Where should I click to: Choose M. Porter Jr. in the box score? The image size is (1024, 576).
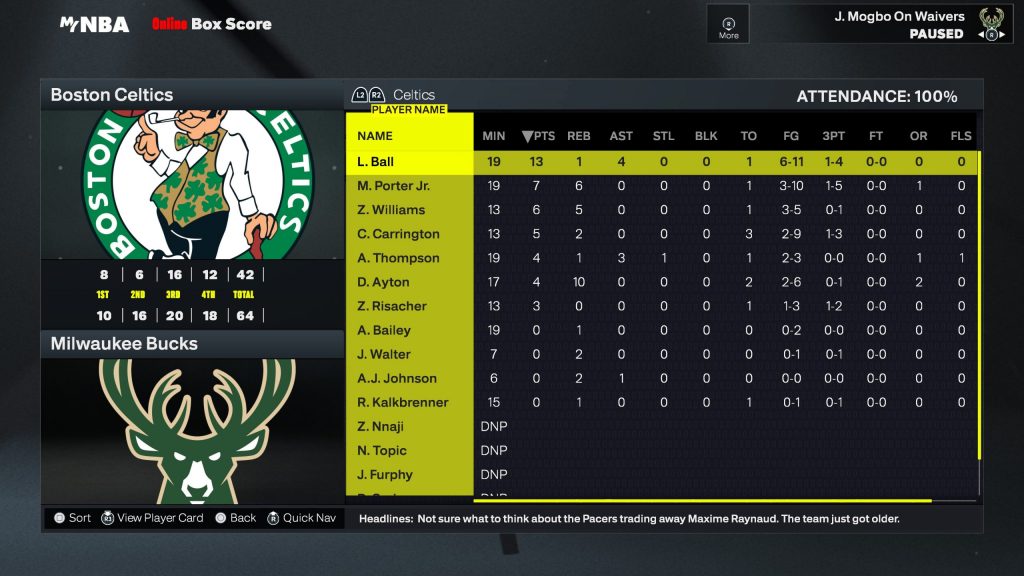tap(393, 186)
